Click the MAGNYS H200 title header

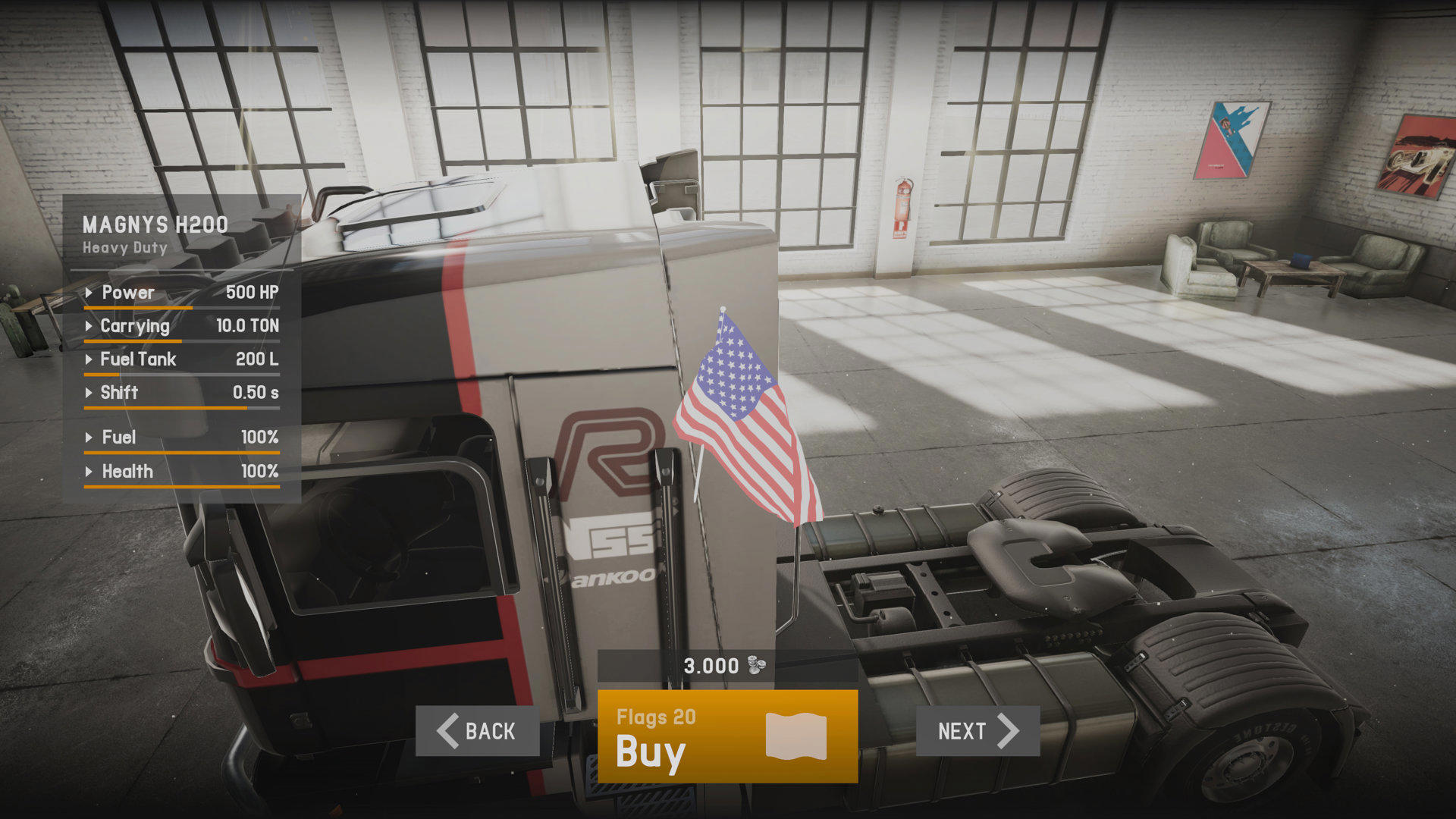click(x=154, y=224)
